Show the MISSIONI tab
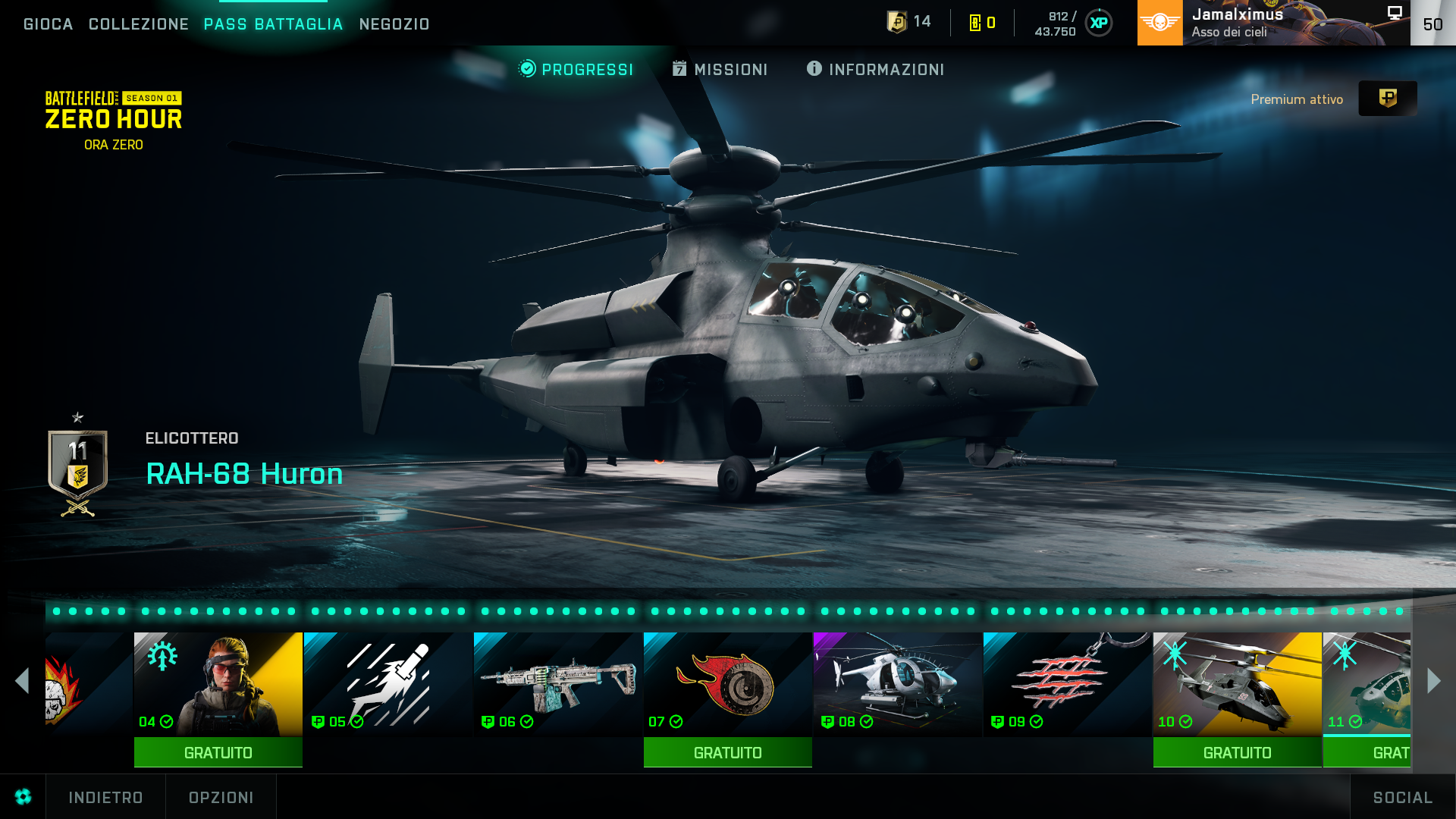 [x=720, y=70]
